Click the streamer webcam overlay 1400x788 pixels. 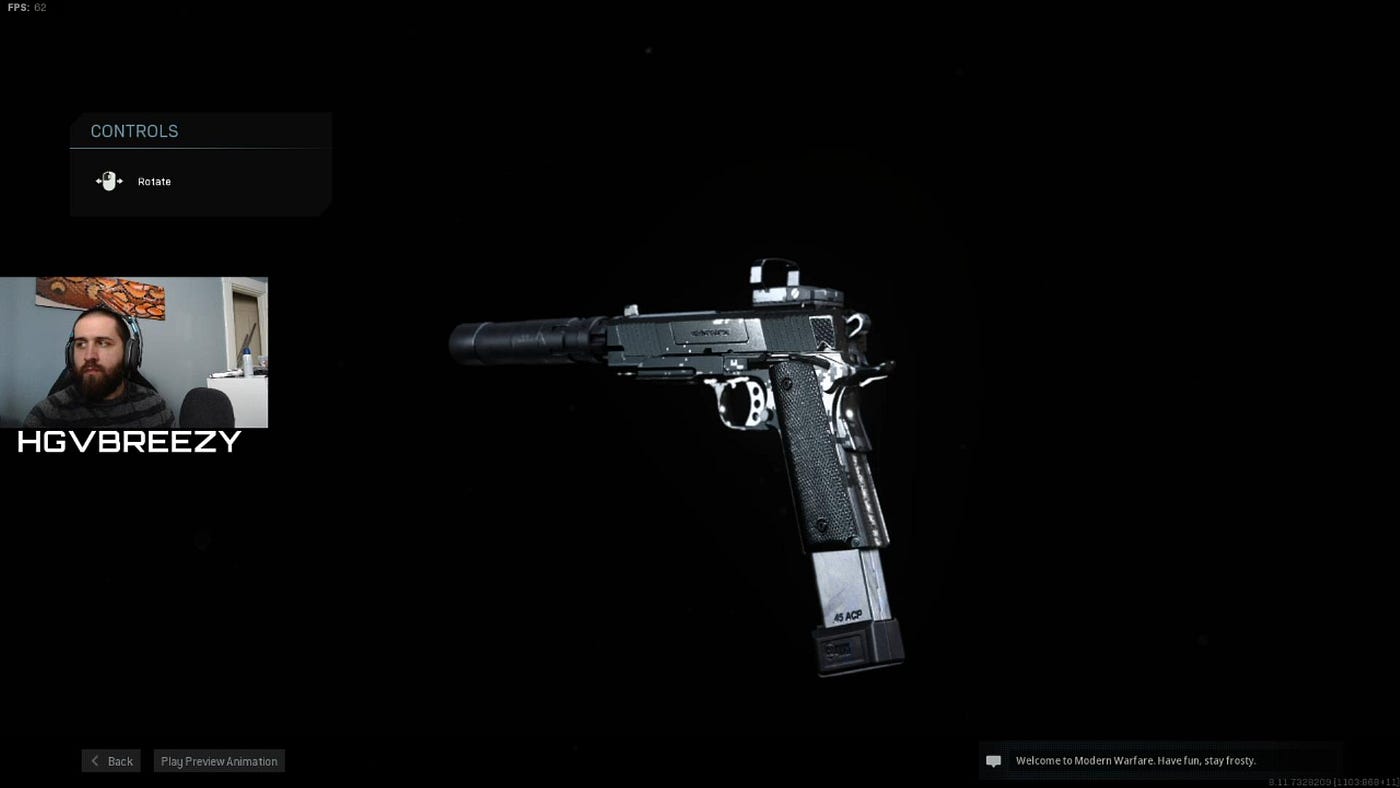(134, 352)
